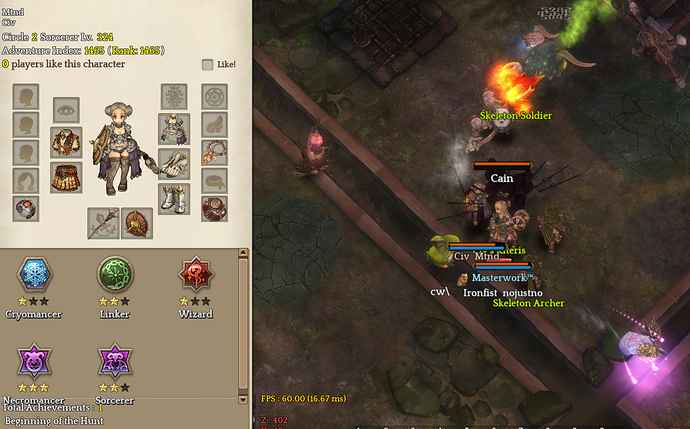Screen dimensions: 690x429
Task: Select the red Wizard class emblem
Action: click(x=195, y=273)
